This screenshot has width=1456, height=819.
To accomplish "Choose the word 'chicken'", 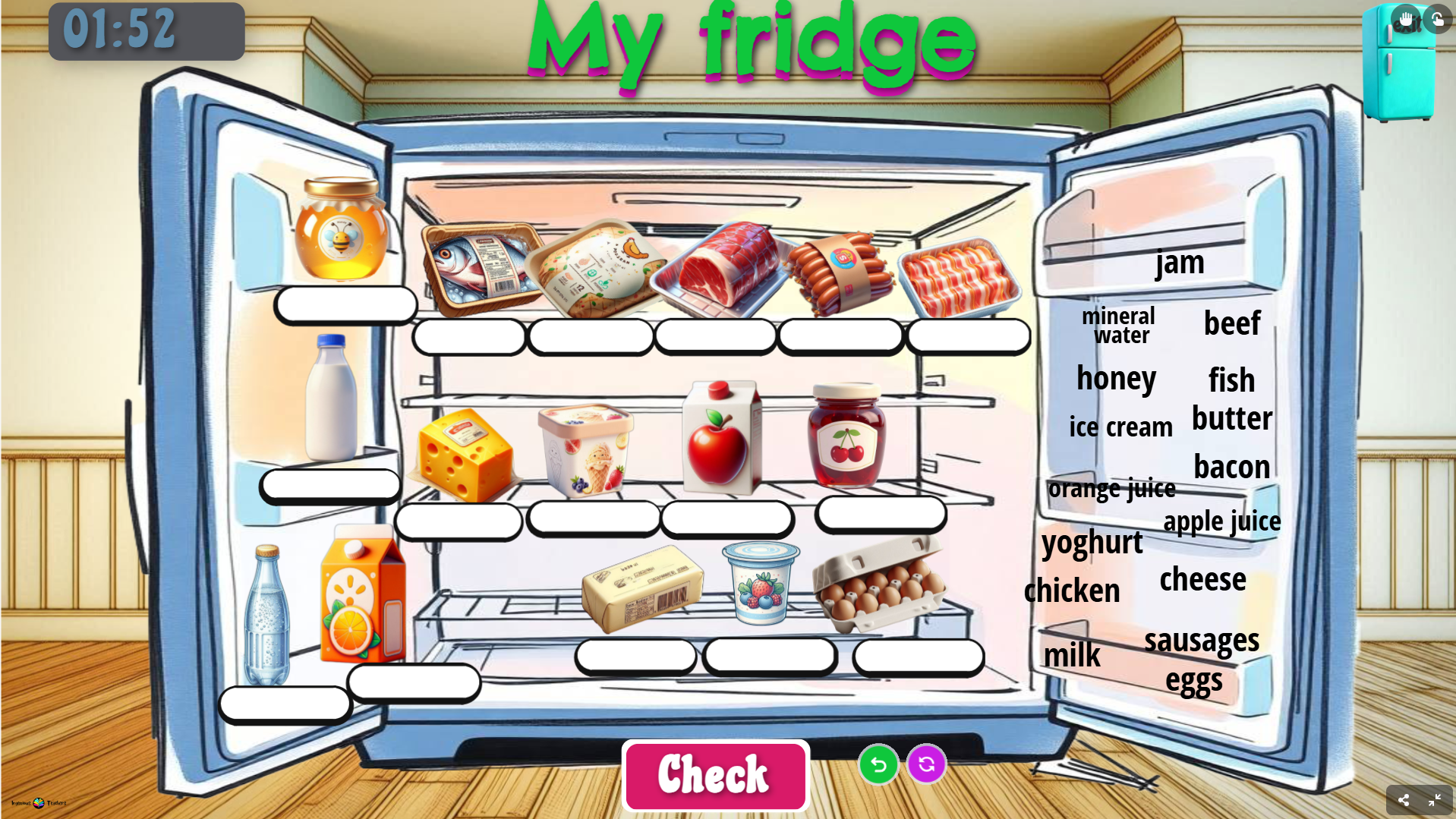I will click(x=1071, y=591).
